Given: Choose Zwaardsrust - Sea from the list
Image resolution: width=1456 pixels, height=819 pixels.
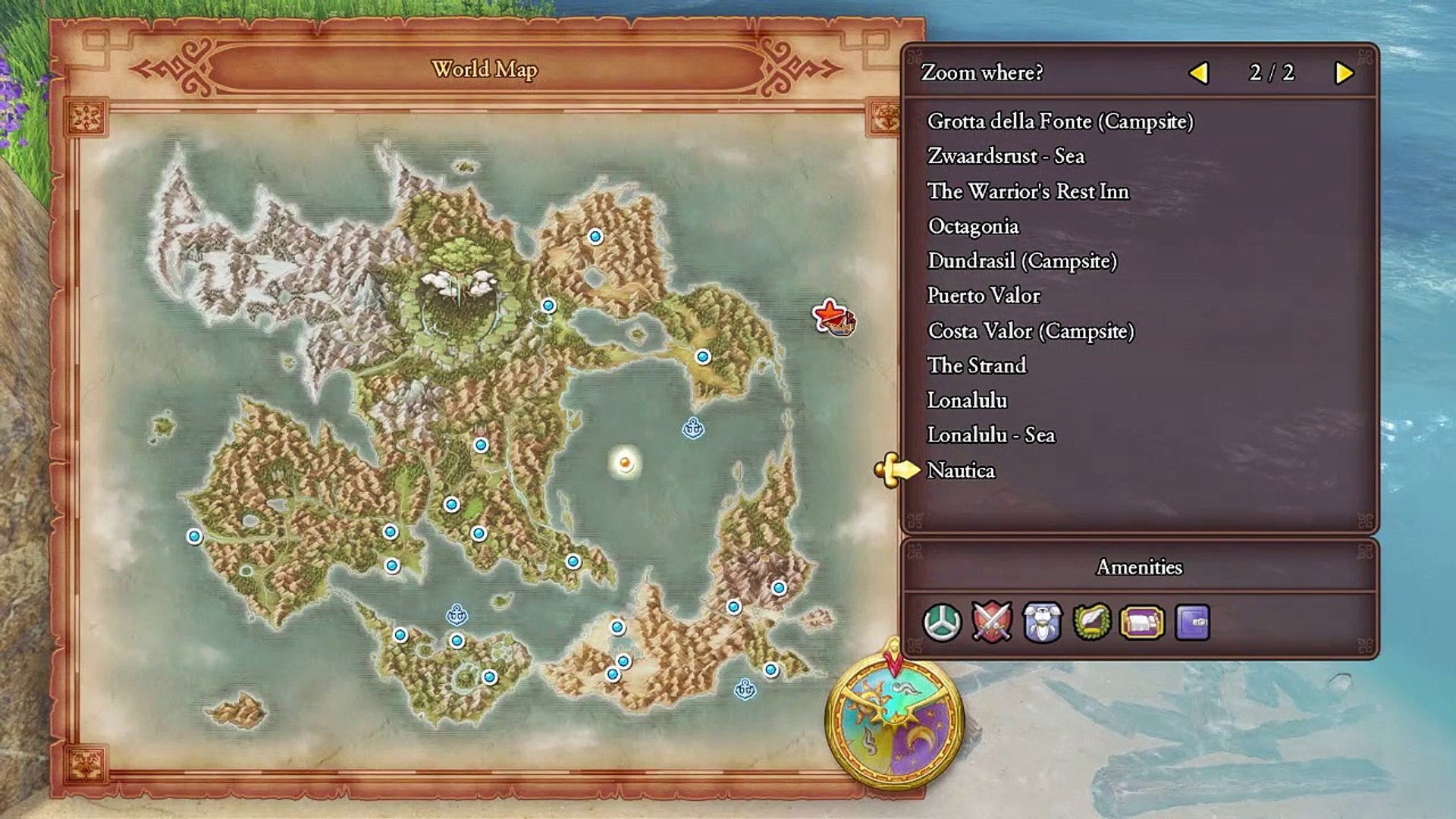Looking at the screenshot, I should point(1006,156).
